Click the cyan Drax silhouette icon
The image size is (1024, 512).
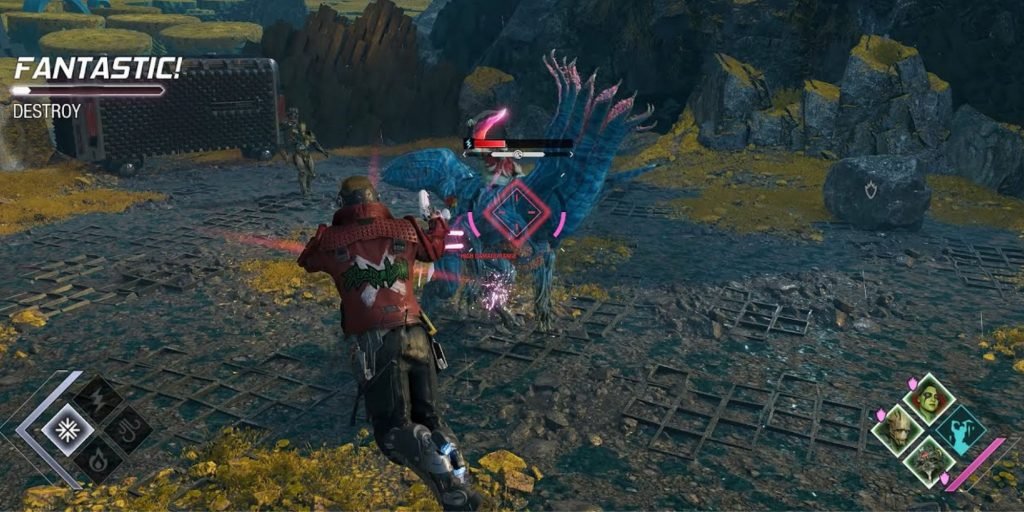pos(961,430)
